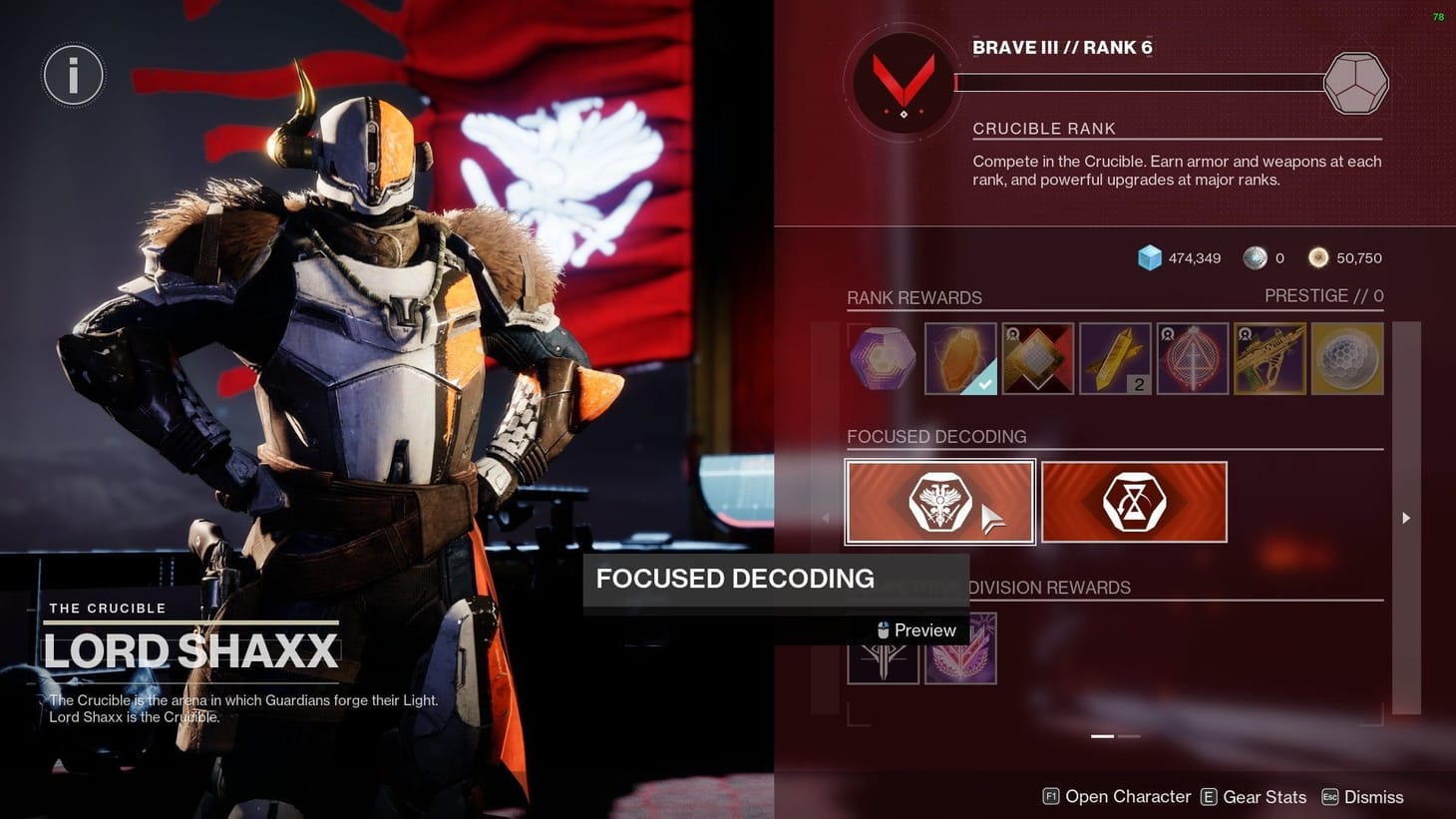
Task: Select the gold rifle weapon reward
Action: tap(1270, 358)
